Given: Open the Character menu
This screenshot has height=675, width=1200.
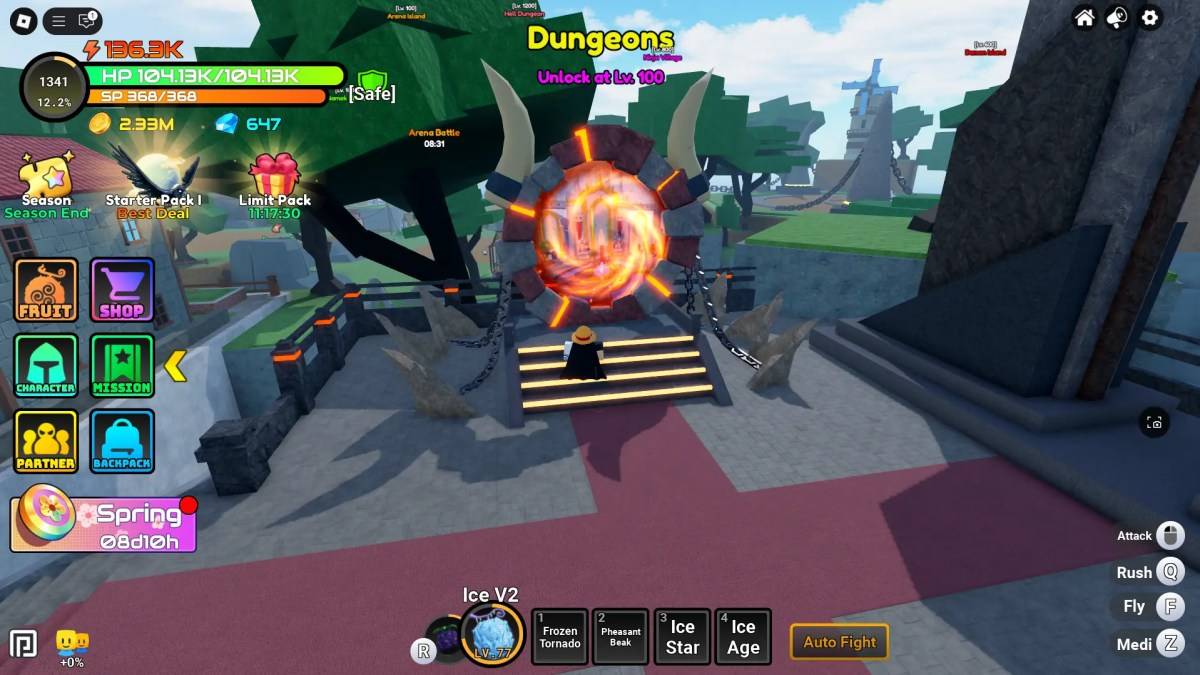Looking at the screenshot, I should click(46, 366).
